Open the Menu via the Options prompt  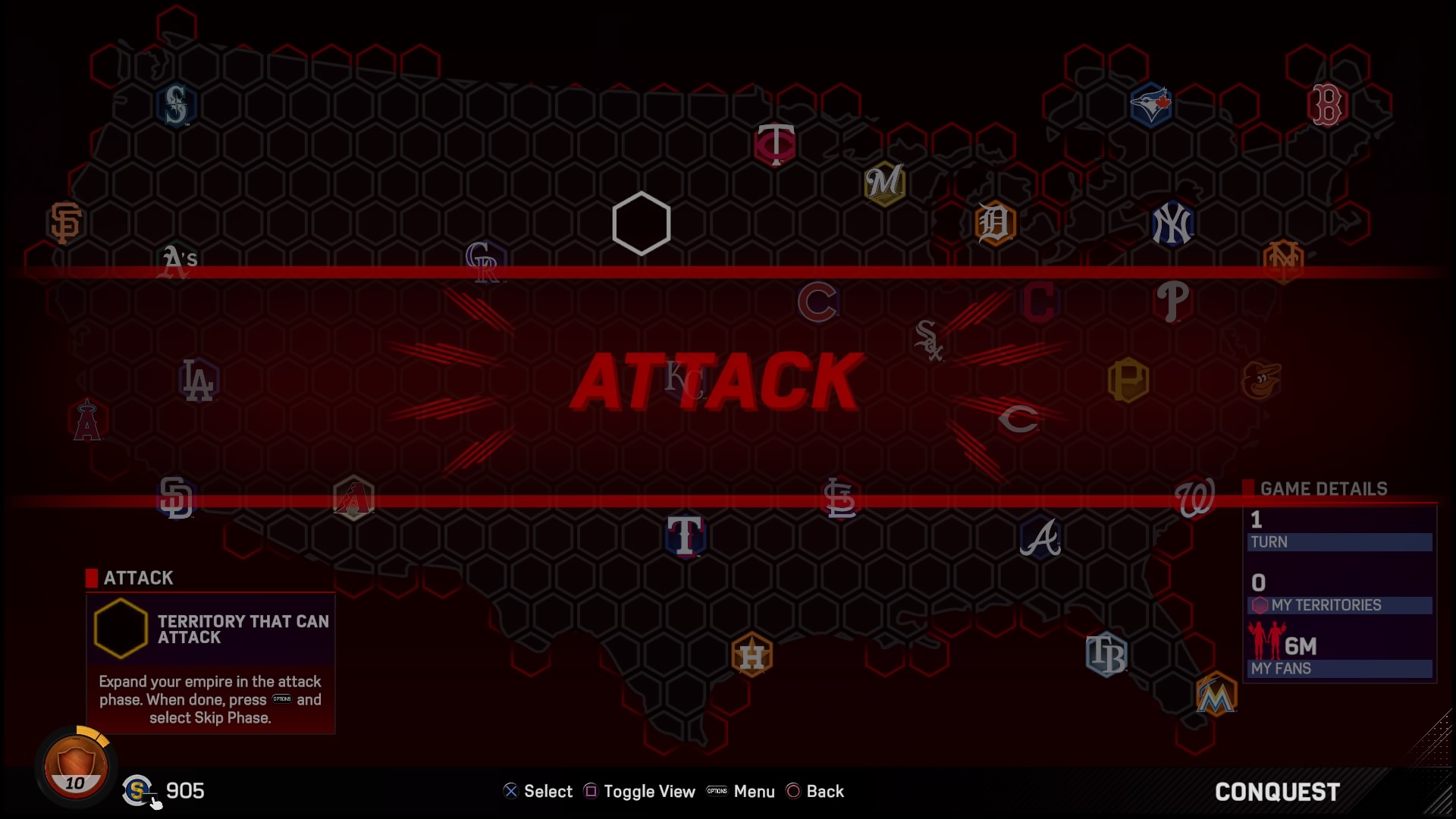[x=741, y=791]
